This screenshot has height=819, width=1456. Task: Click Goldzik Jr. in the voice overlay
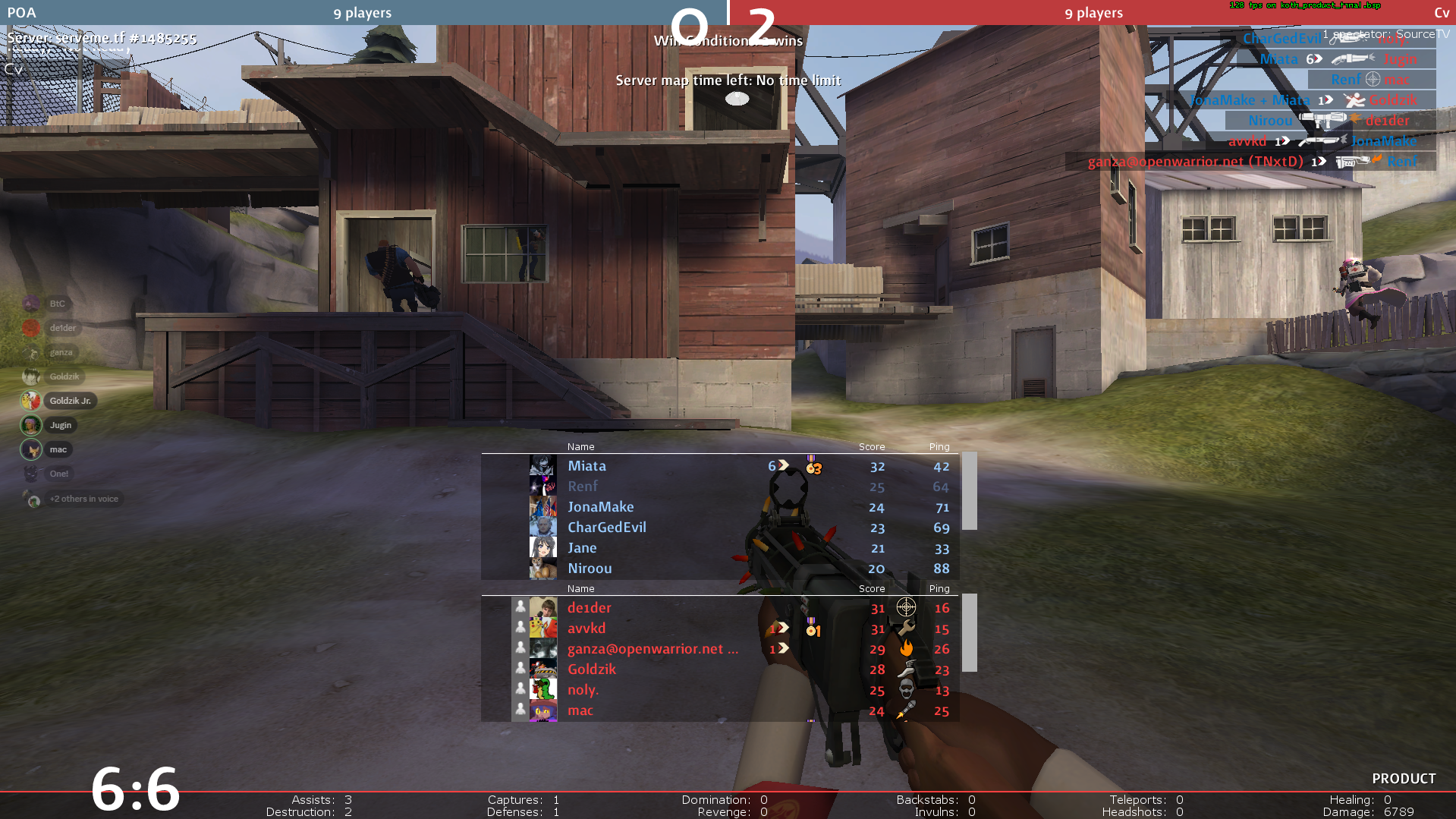[x=70, y=401]
